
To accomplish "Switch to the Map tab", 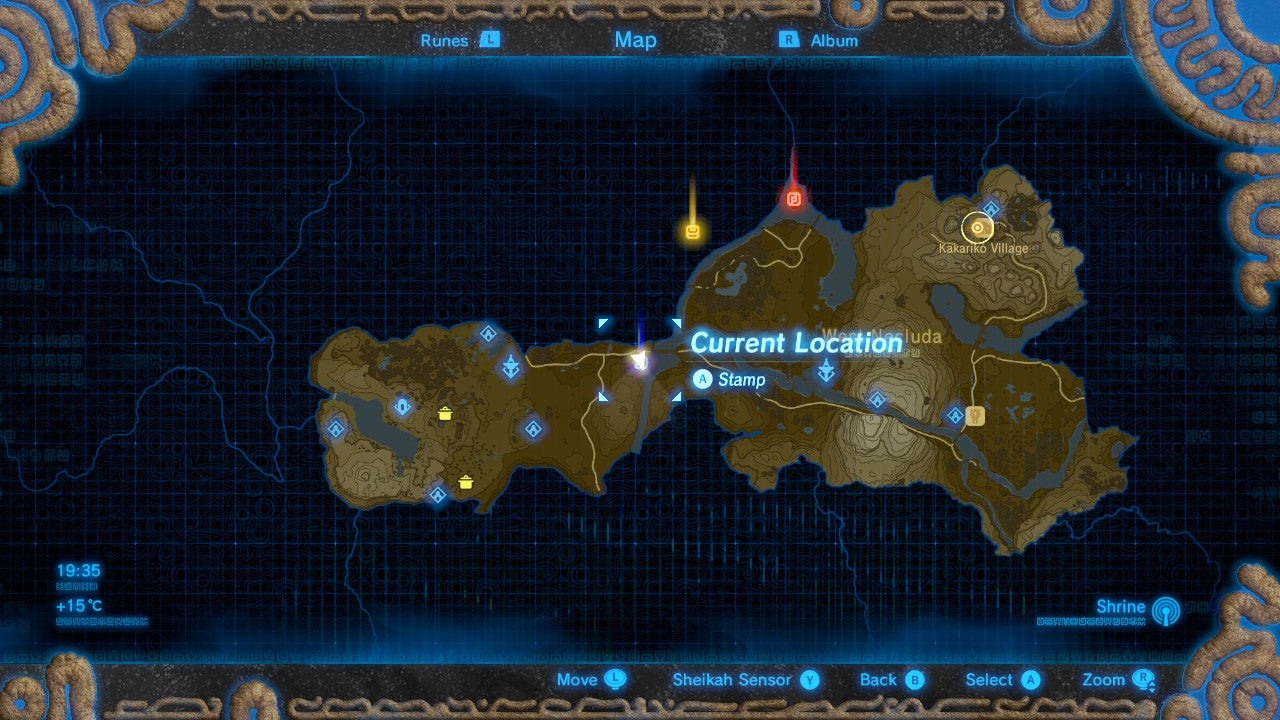I will [636, 40].
